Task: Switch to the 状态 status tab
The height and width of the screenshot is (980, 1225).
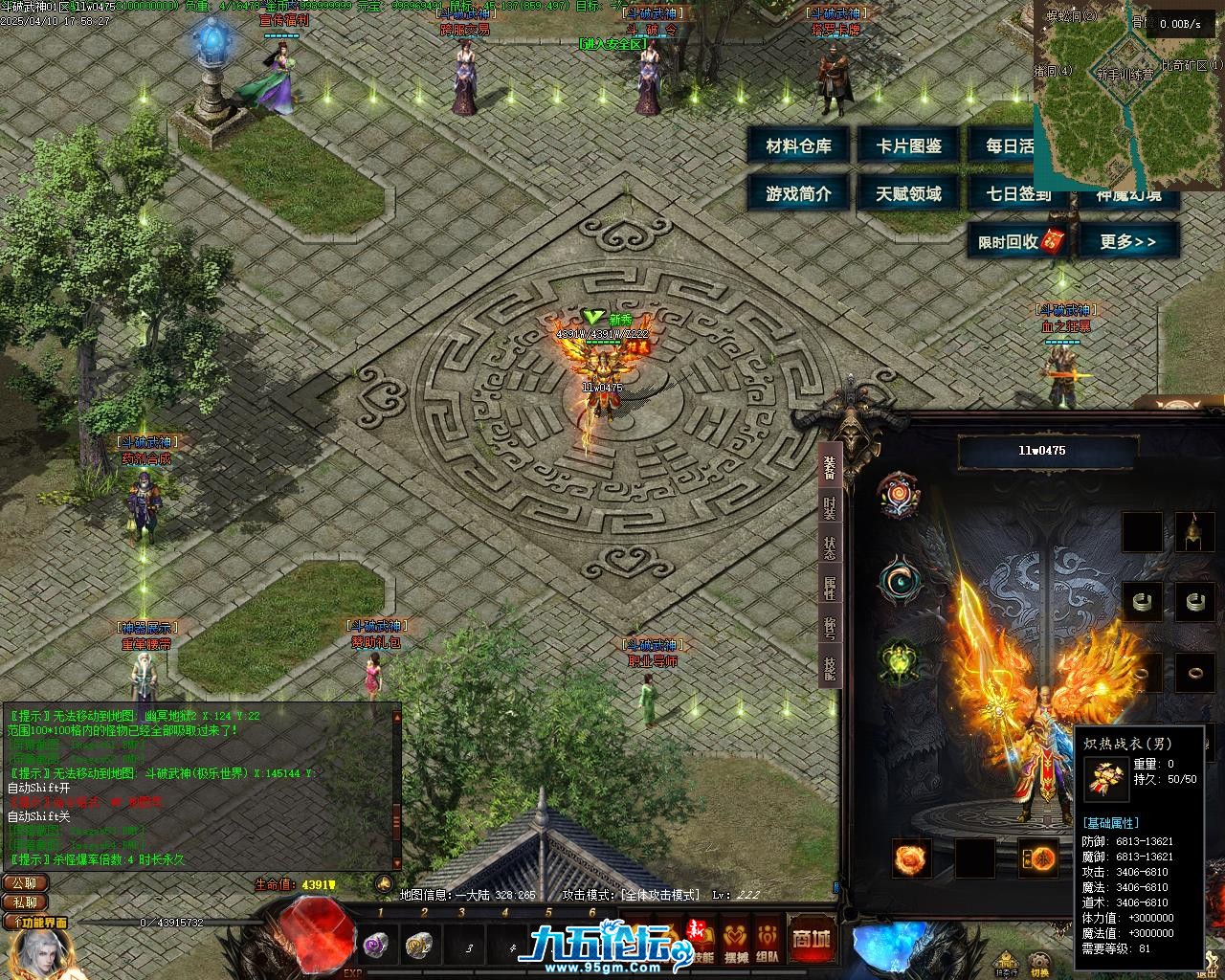Action: 829,548
